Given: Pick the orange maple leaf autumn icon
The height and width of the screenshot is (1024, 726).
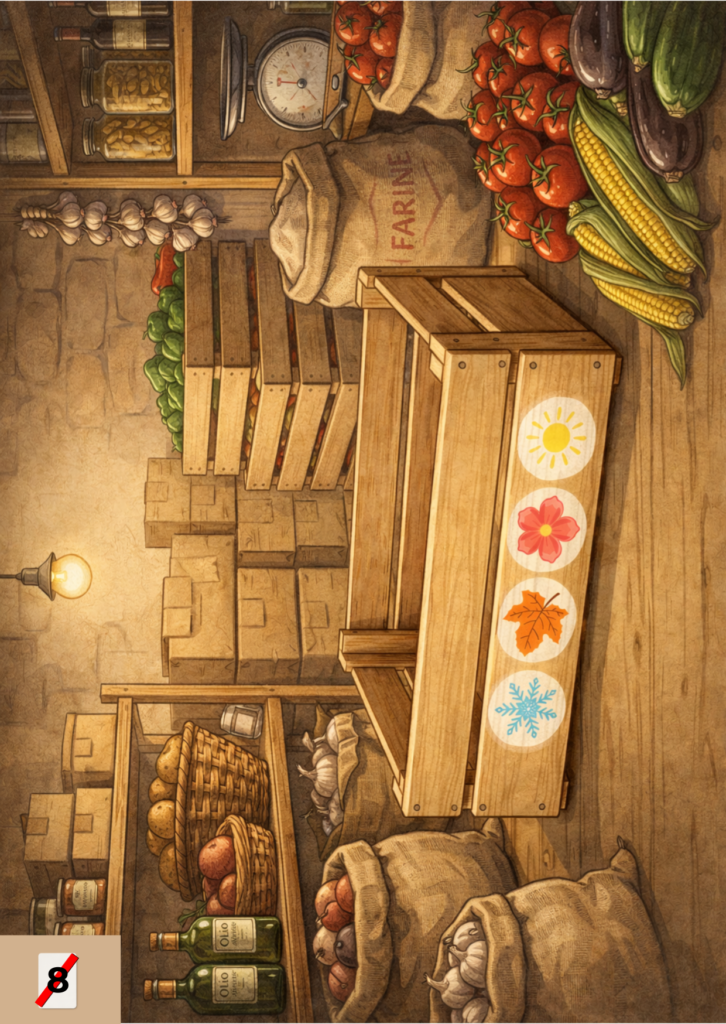Looking at the screenshot, I should (x=536, y=620).
